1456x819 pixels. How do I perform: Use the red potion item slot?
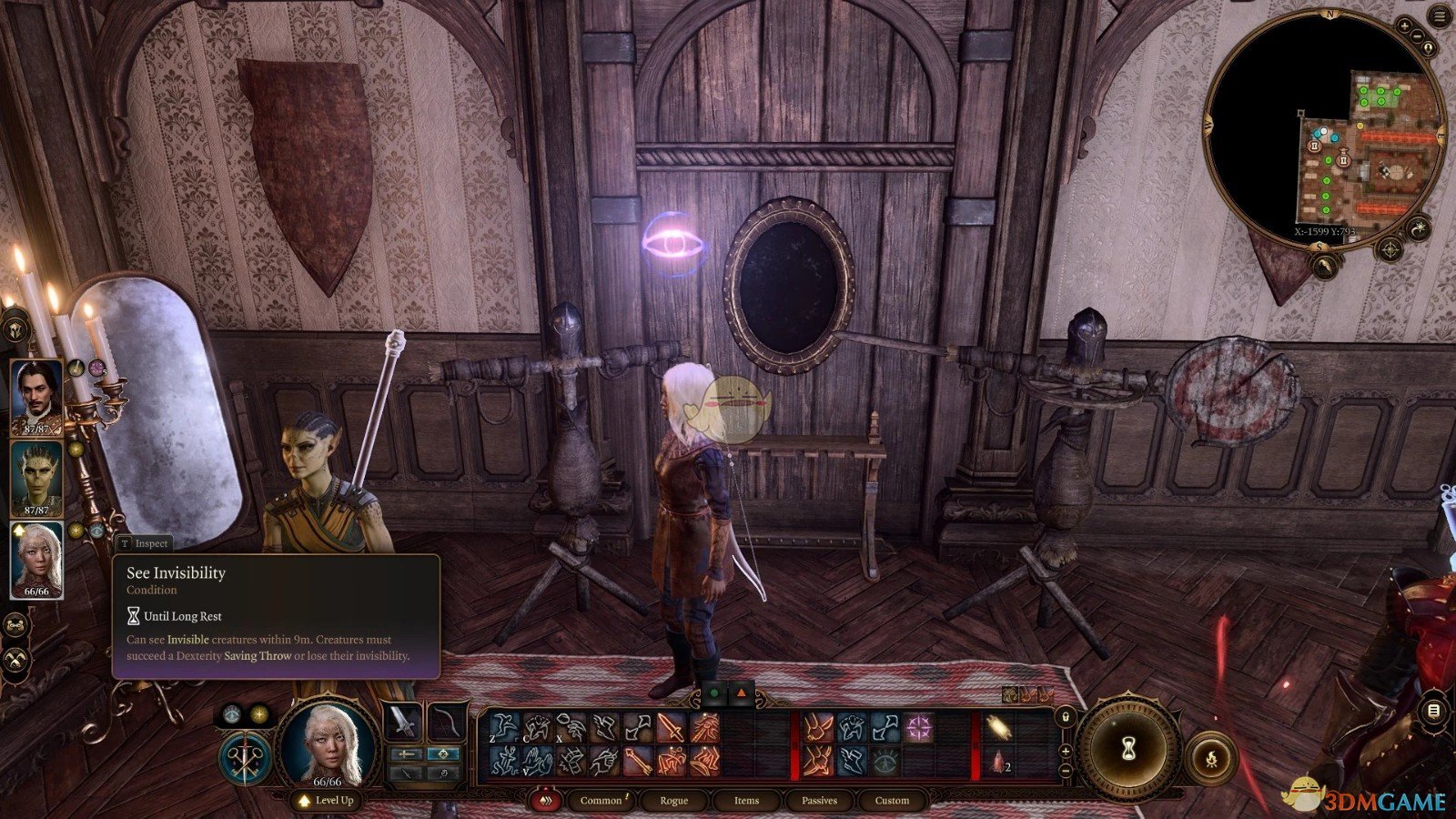999,762
